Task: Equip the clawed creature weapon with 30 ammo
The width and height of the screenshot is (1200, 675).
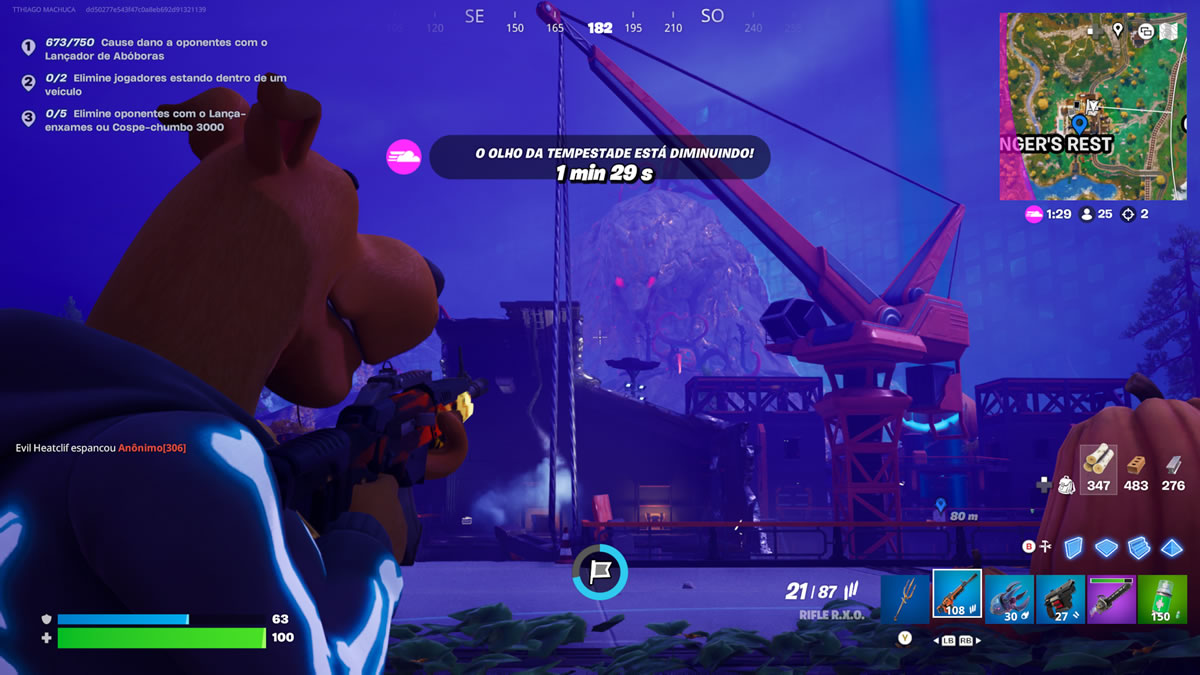Action: pyautogui.click(x=1009, y=598)
